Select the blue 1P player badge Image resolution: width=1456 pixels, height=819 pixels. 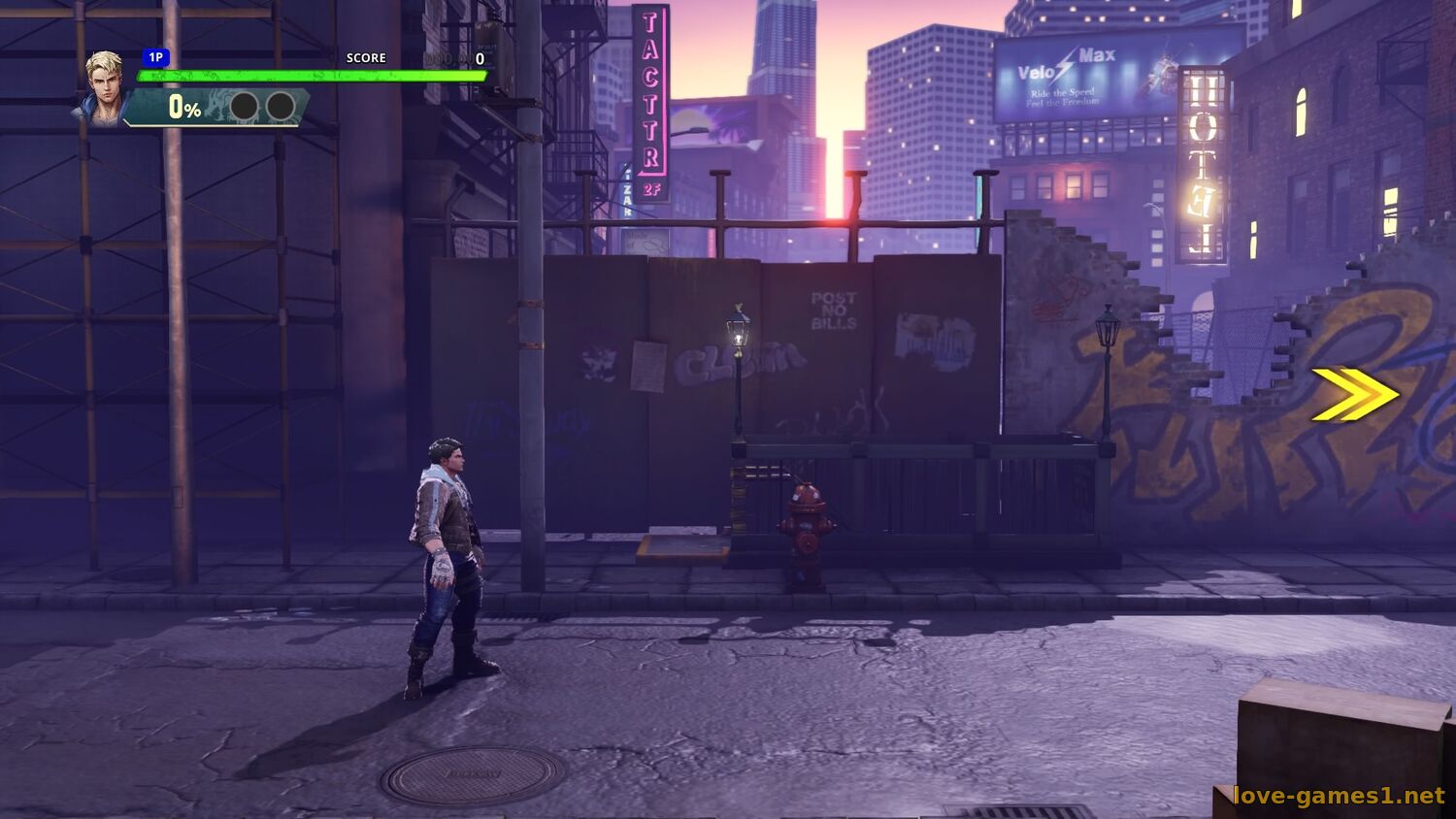[x=155, y=58]
